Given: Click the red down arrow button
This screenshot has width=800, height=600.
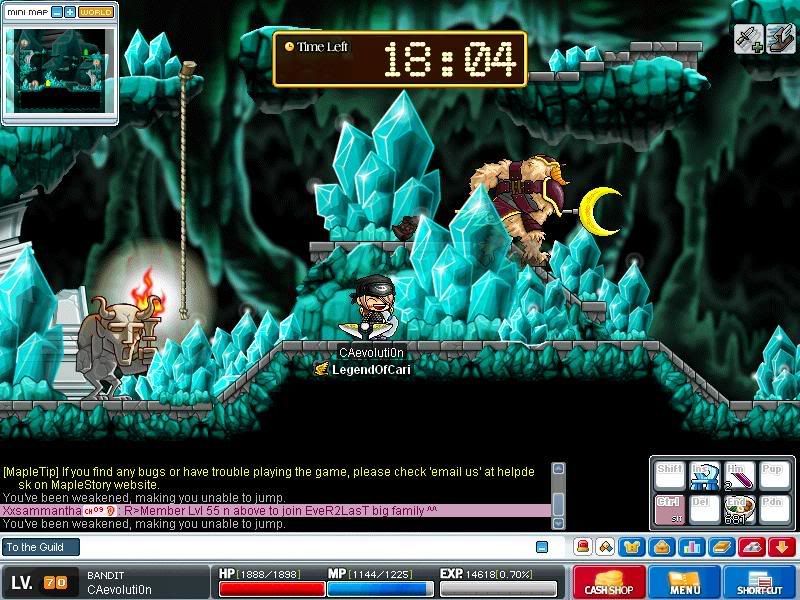Looking at the screenshot, I should 783,547.
